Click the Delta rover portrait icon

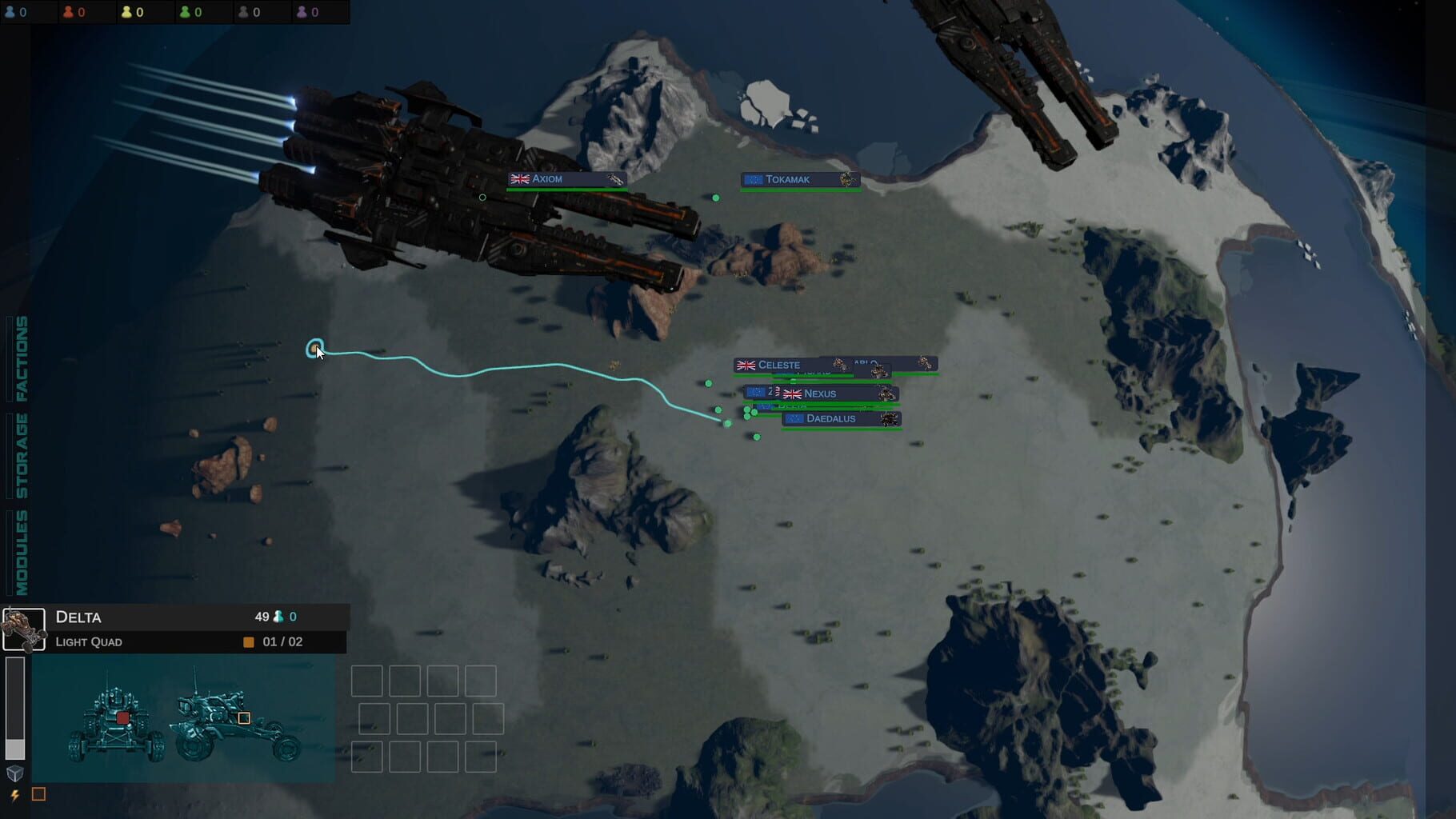click(24, 629)
